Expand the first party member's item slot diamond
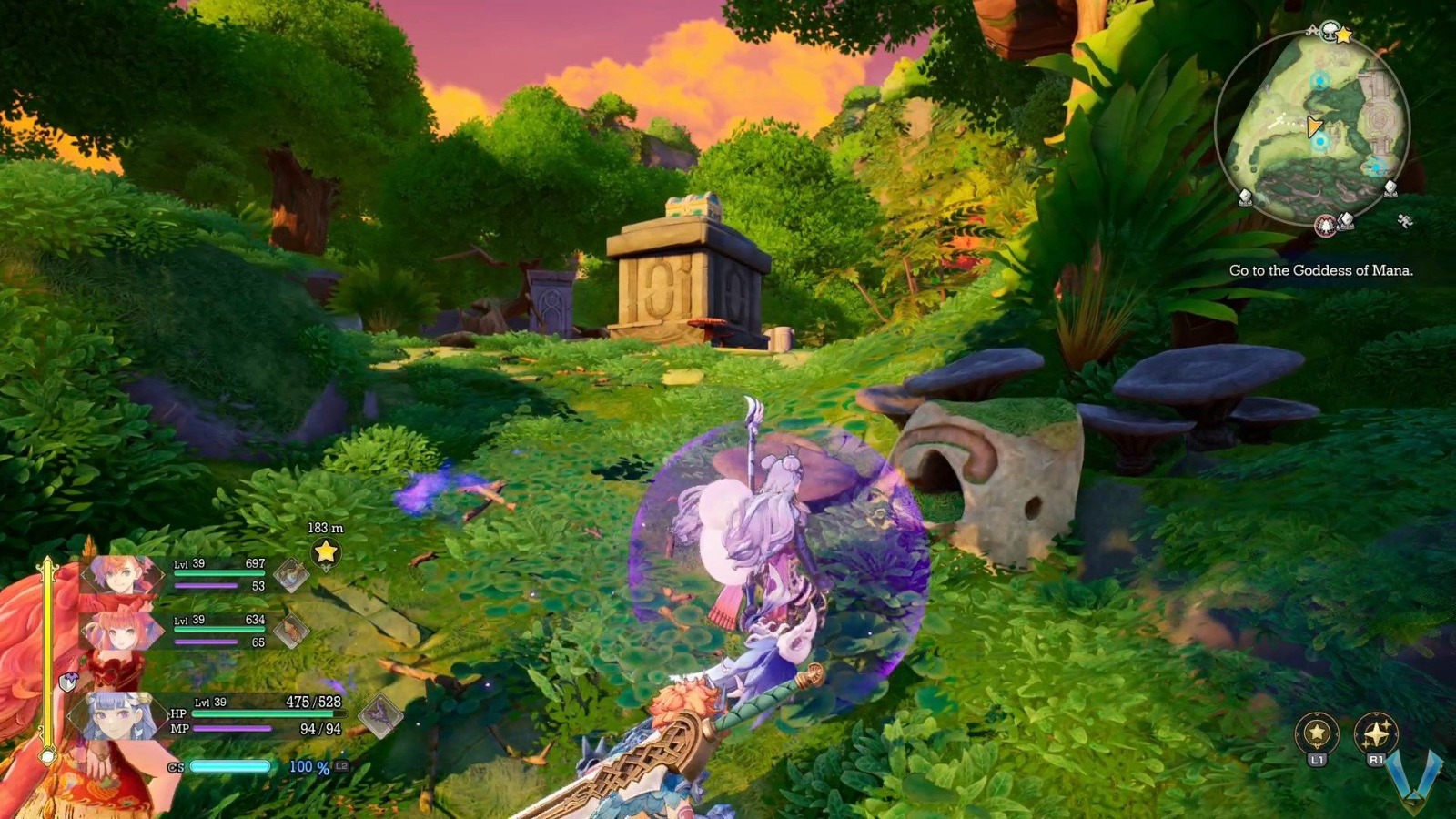 click(x=291, y=574)
